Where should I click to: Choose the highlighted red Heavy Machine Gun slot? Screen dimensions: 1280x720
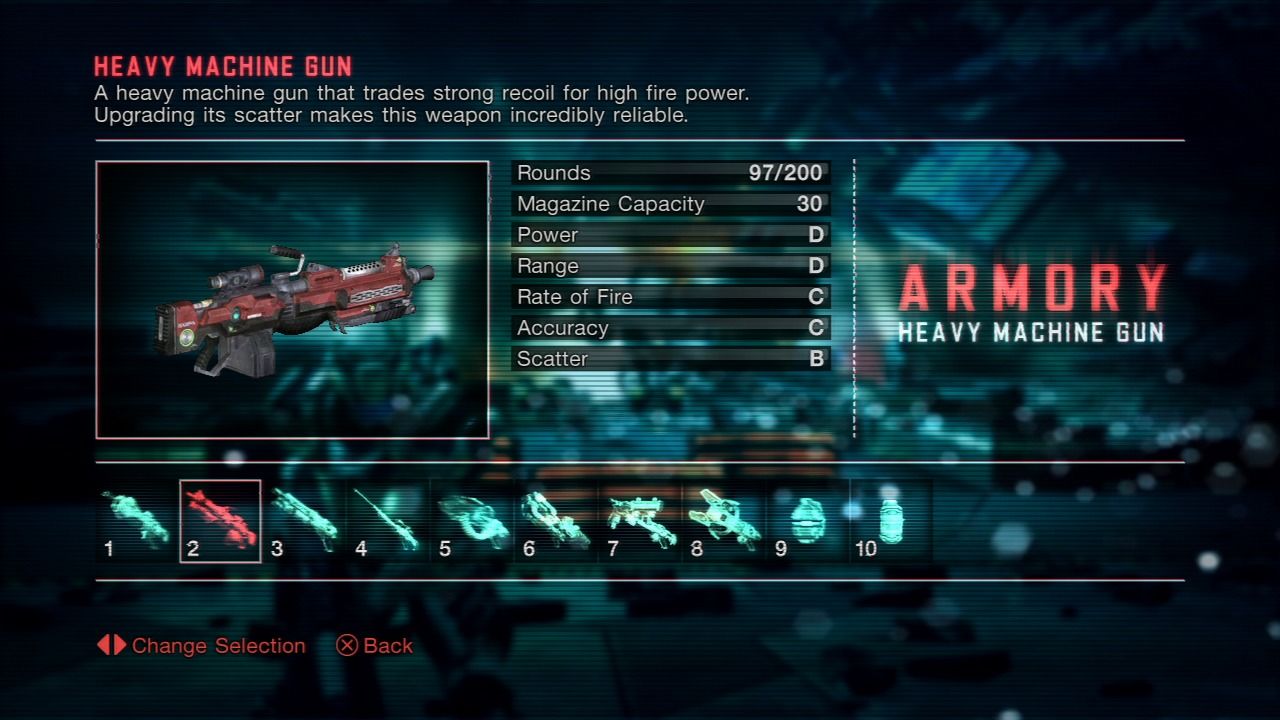pos(220,521)
